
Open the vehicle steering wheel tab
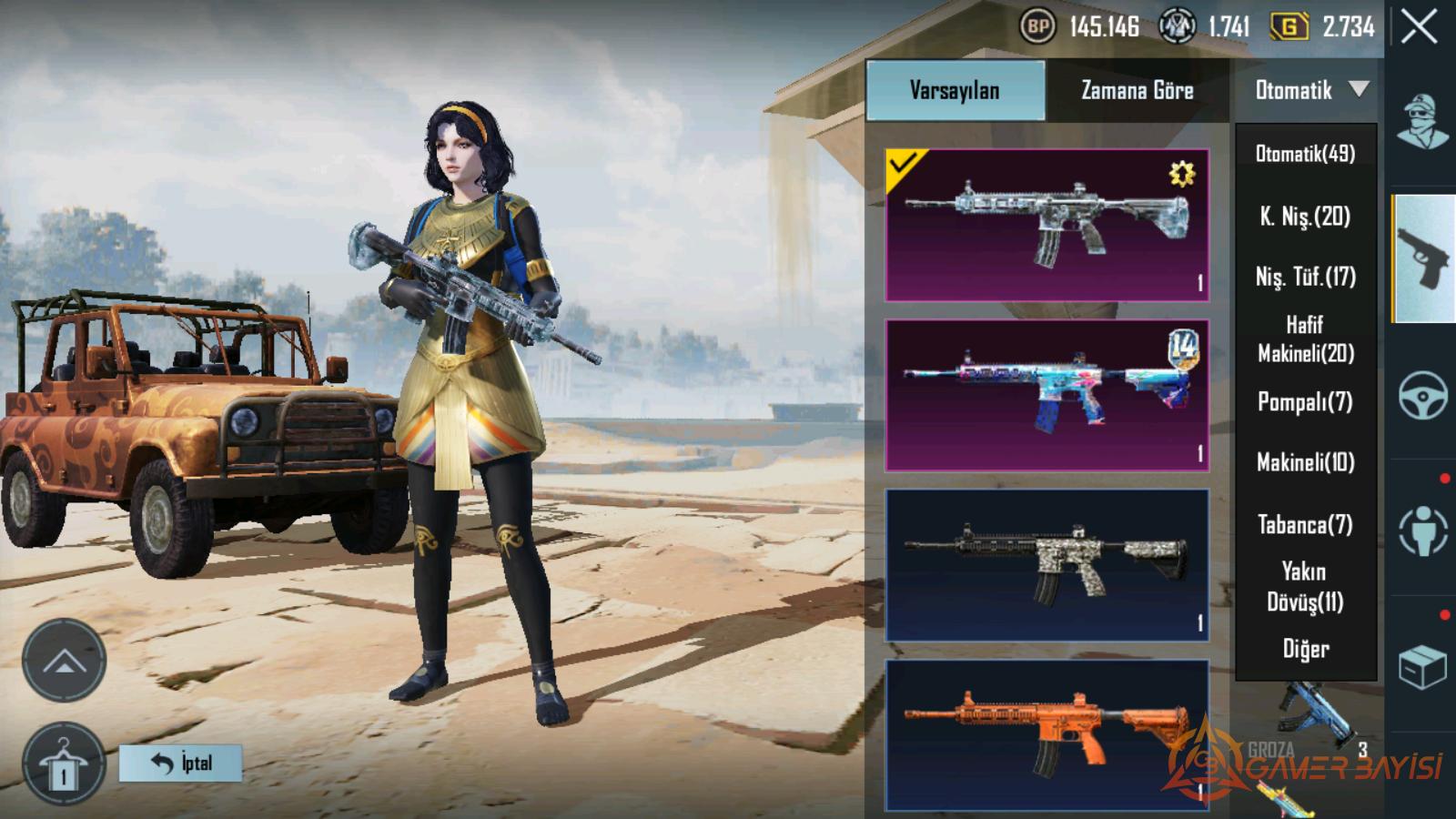click(1422, 395)
